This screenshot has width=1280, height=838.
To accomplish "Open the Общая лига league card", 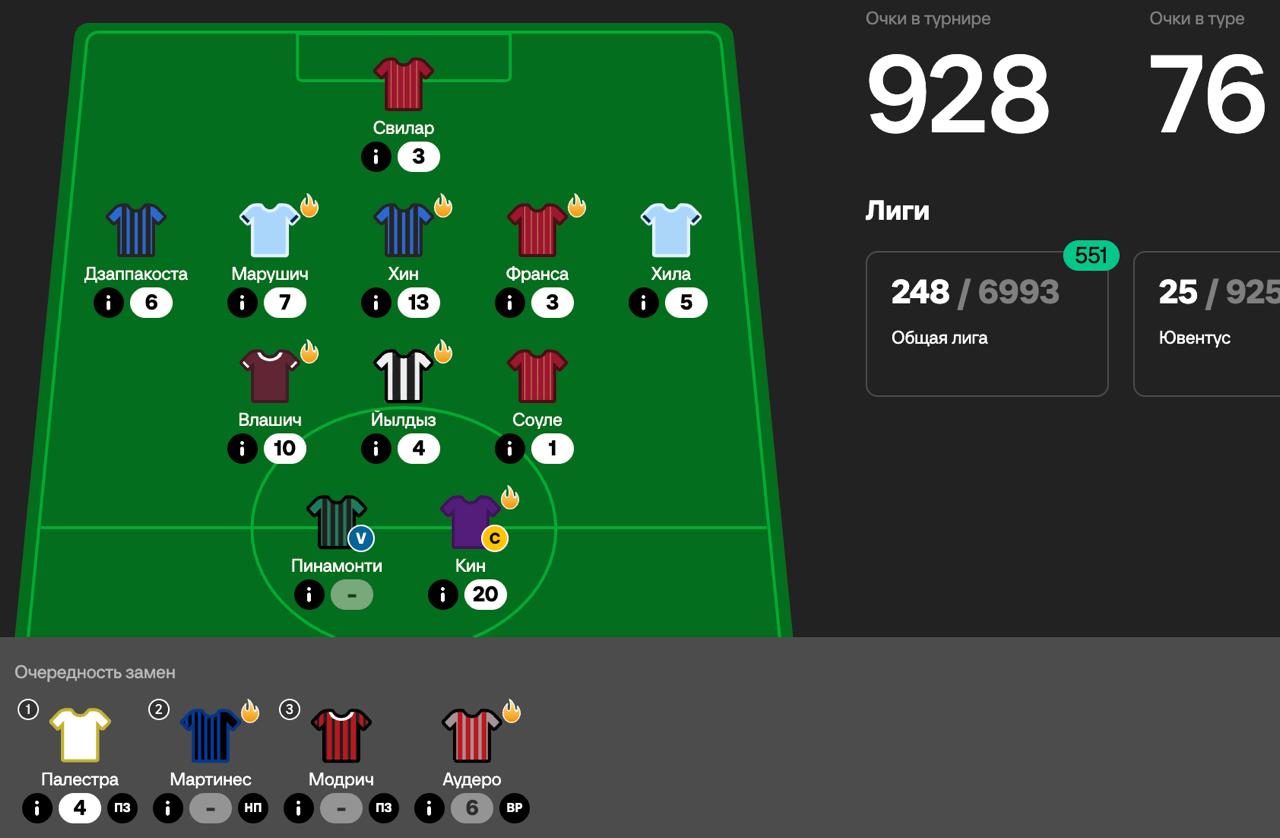I will pos(986,323).
